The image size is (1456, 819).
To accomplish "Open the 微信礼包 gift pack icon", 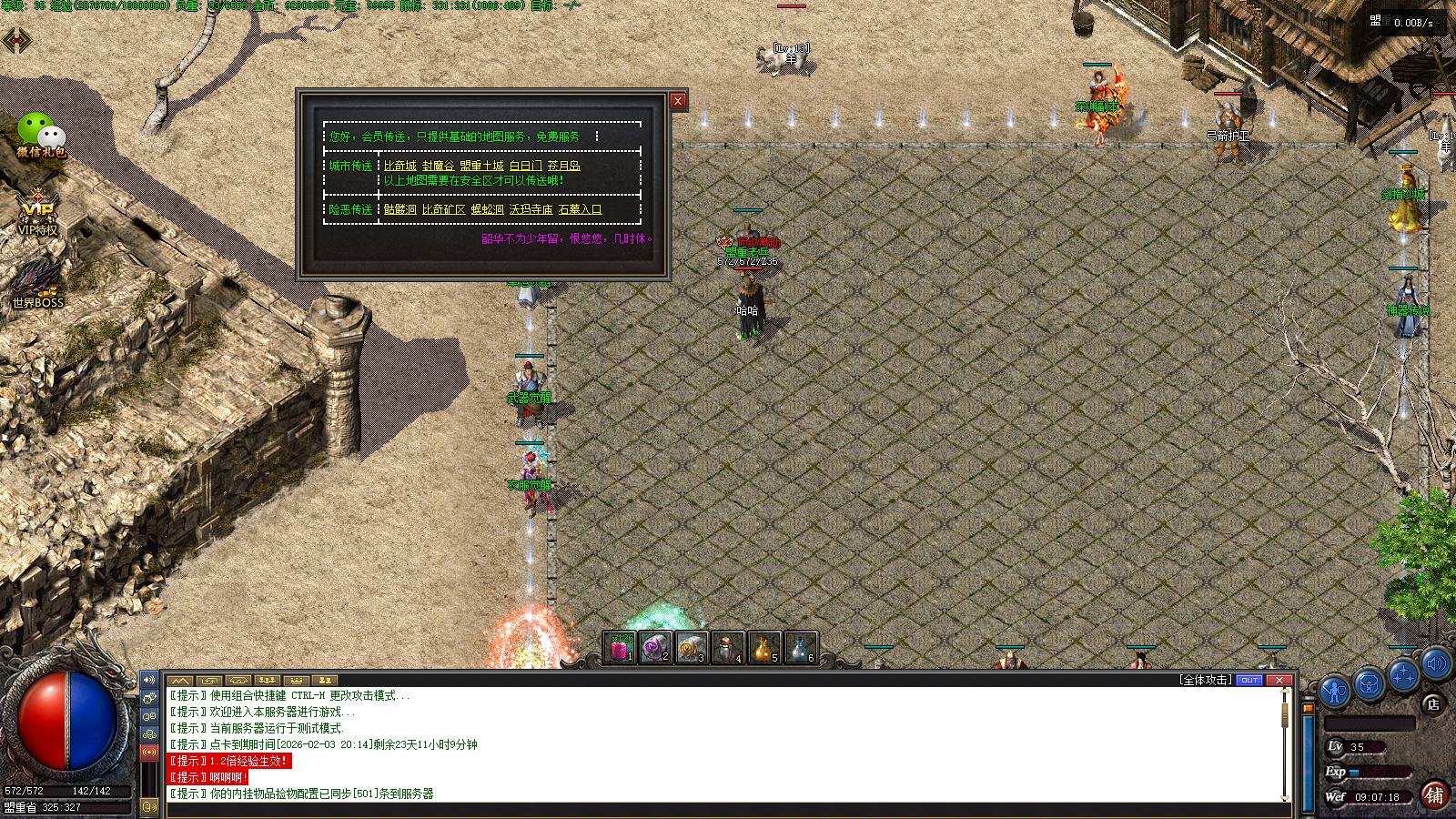I will (x=41, y=135).
